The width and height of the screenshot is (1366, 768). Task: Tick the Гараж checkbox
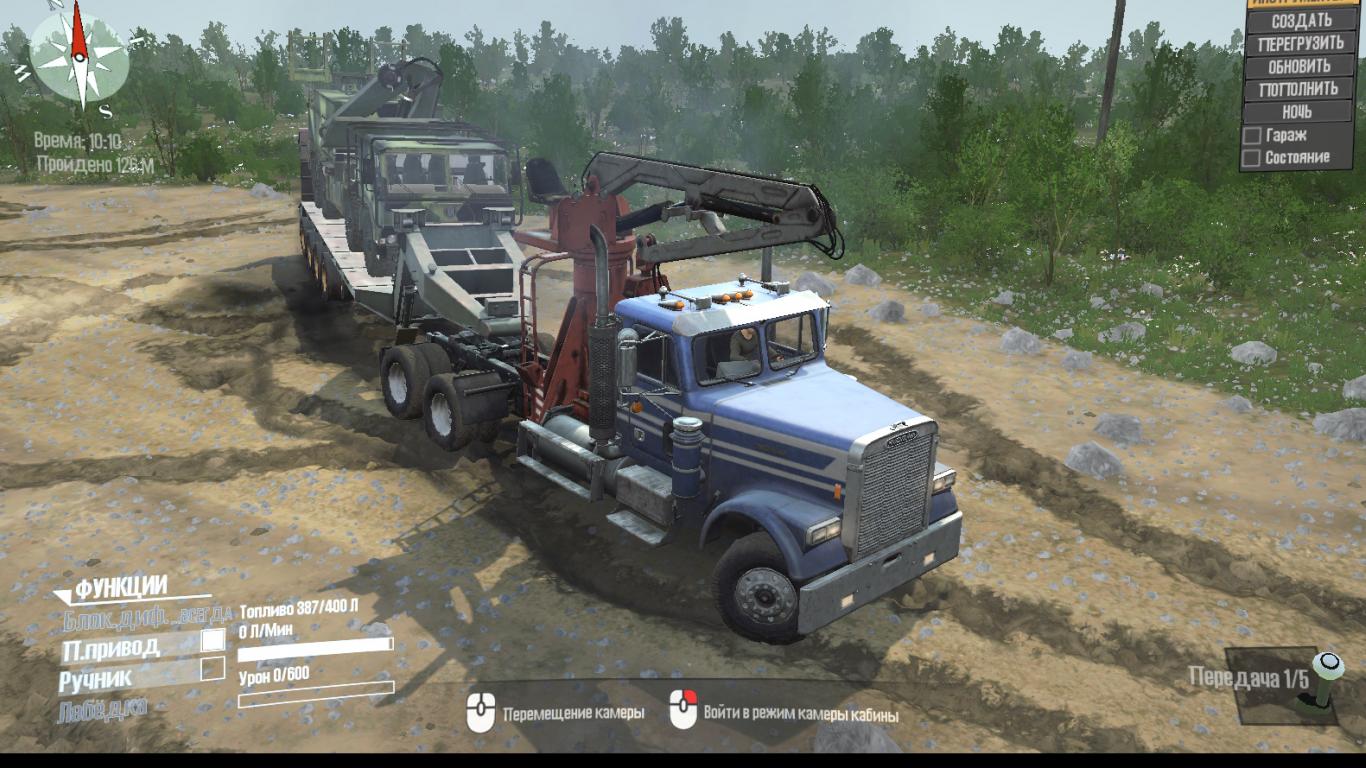(x=1250, y=135)
